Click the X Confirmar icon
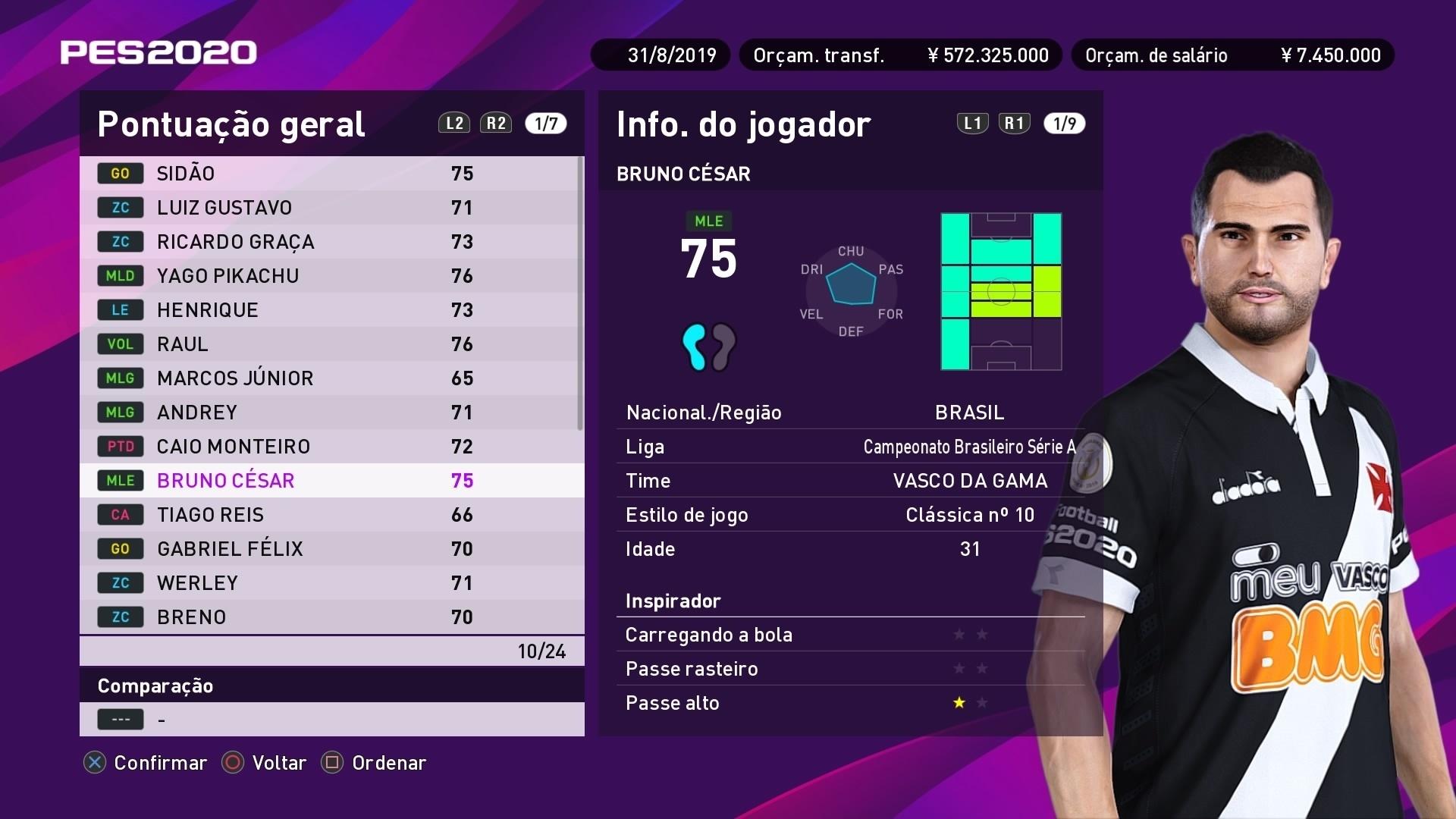1456x819 pixels. [93, 763]
